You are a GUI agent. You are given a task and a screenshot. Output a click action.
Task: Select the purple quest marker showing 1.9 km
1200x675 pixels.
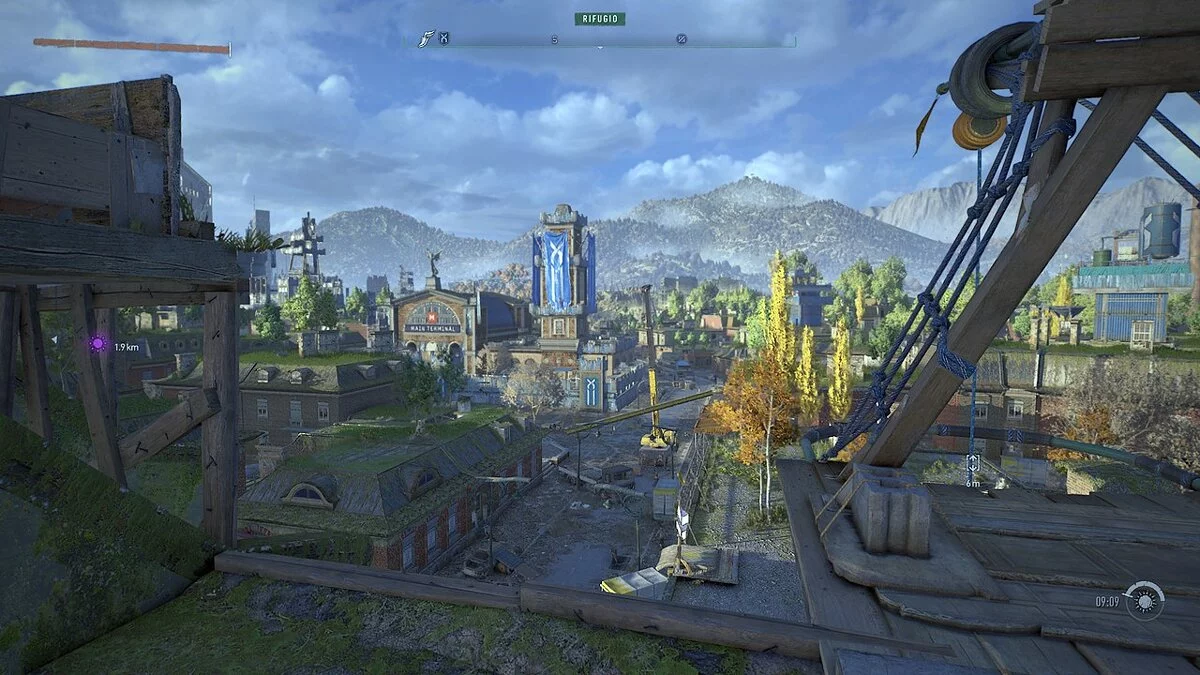pos(98,345)
